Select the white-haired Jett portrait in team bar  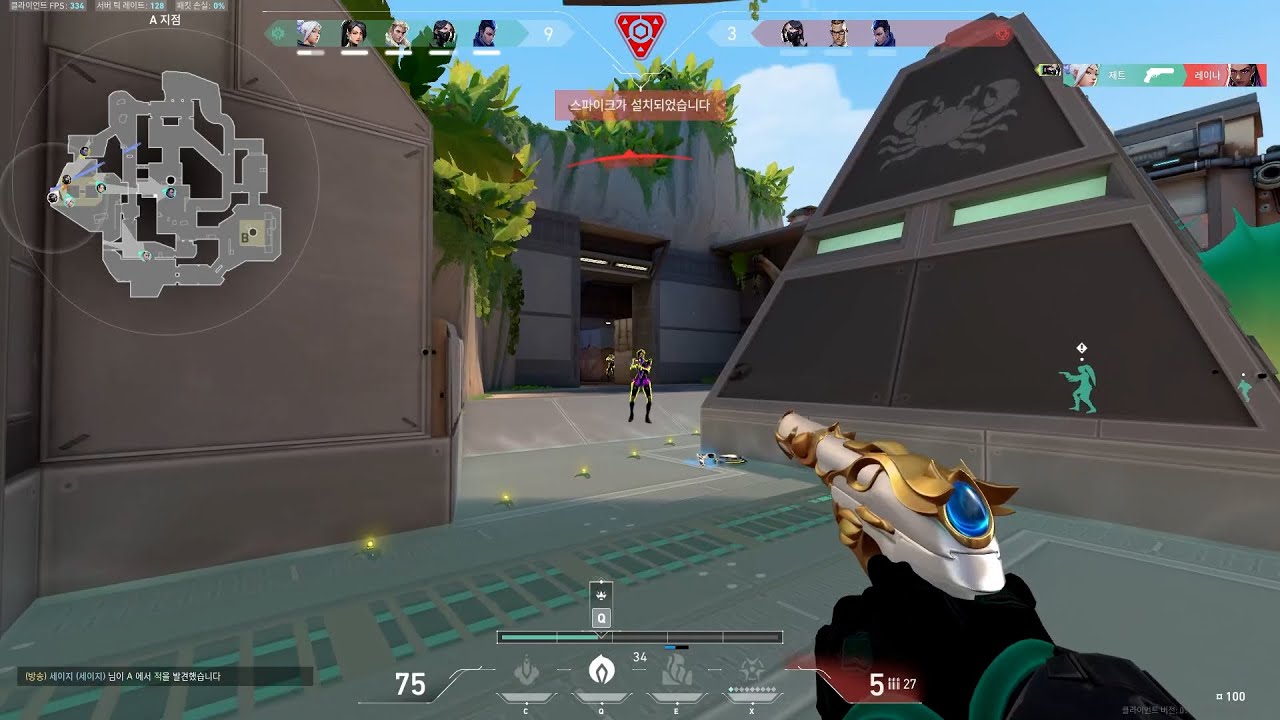click(x=309, y=34)
